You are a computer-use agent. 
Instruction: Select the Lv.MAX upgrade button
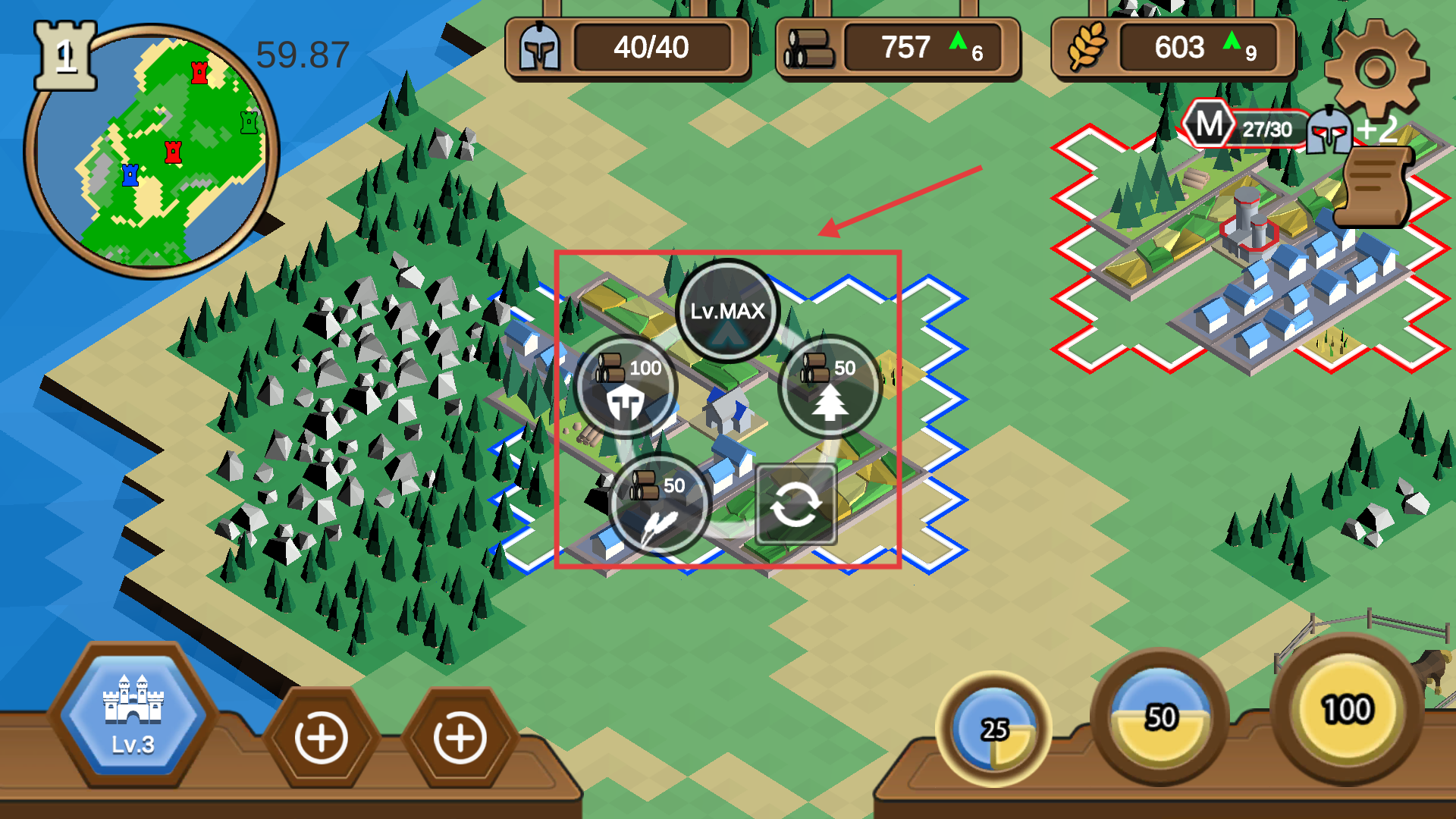[727, 311]
